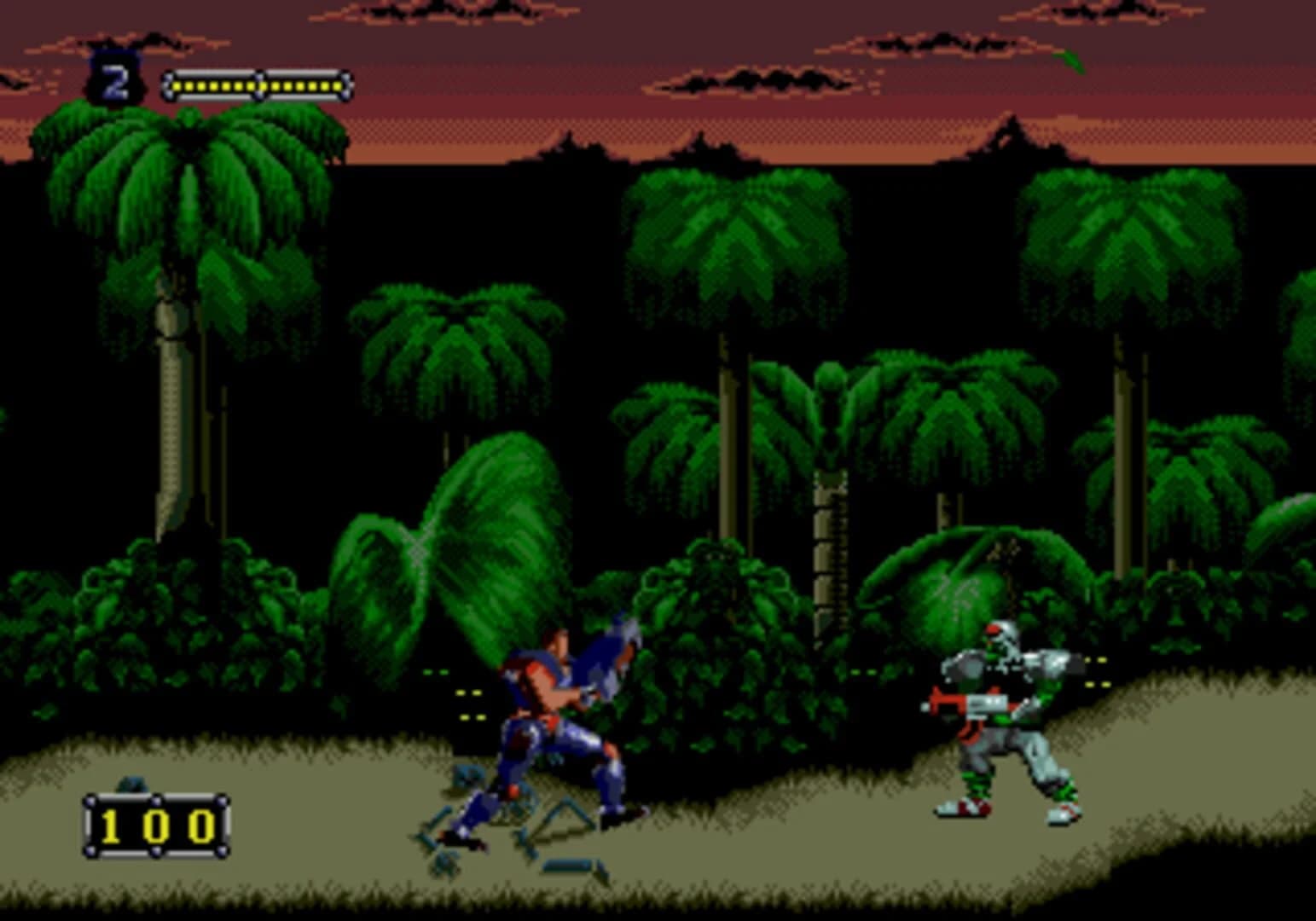The height and width of the screenshot is (921, 1316).
Task: Select the segmented palm trunk right of center
Action: click(x=827, y=529)
